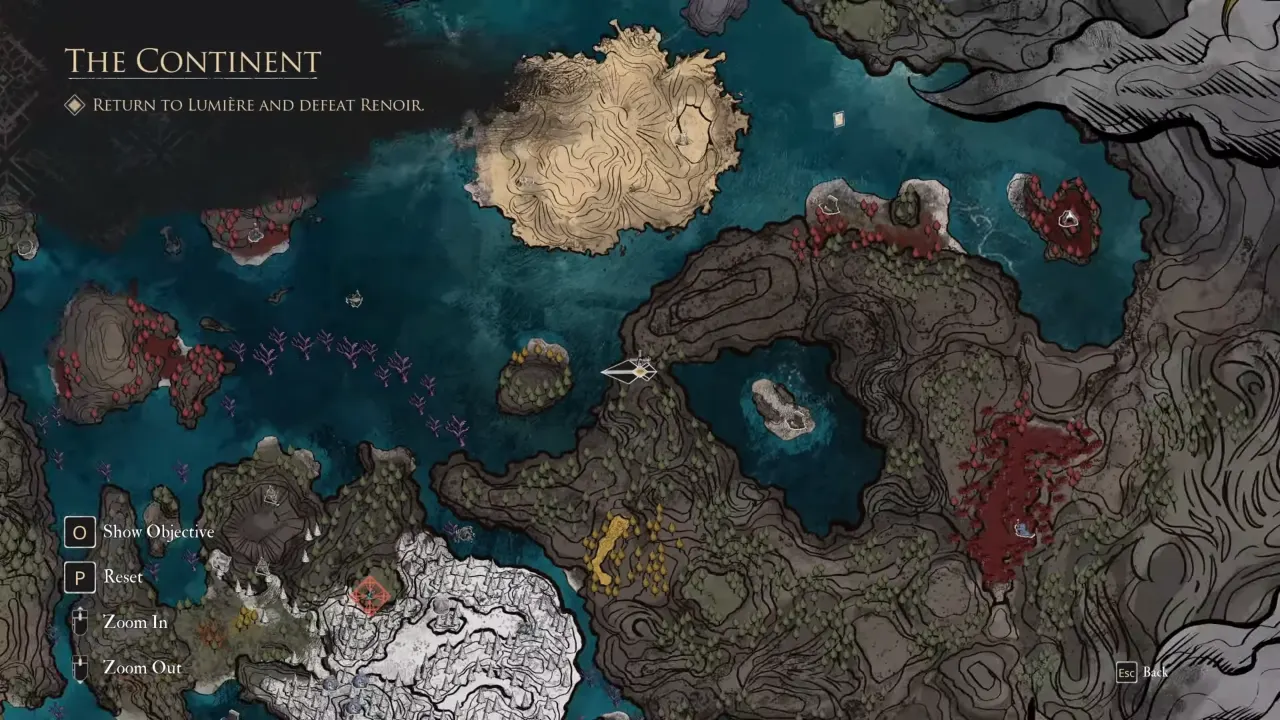This screenshot has width=1280, height=720.
Task: Click the diamond icon beside the objective text
Action: pos(74,105)
